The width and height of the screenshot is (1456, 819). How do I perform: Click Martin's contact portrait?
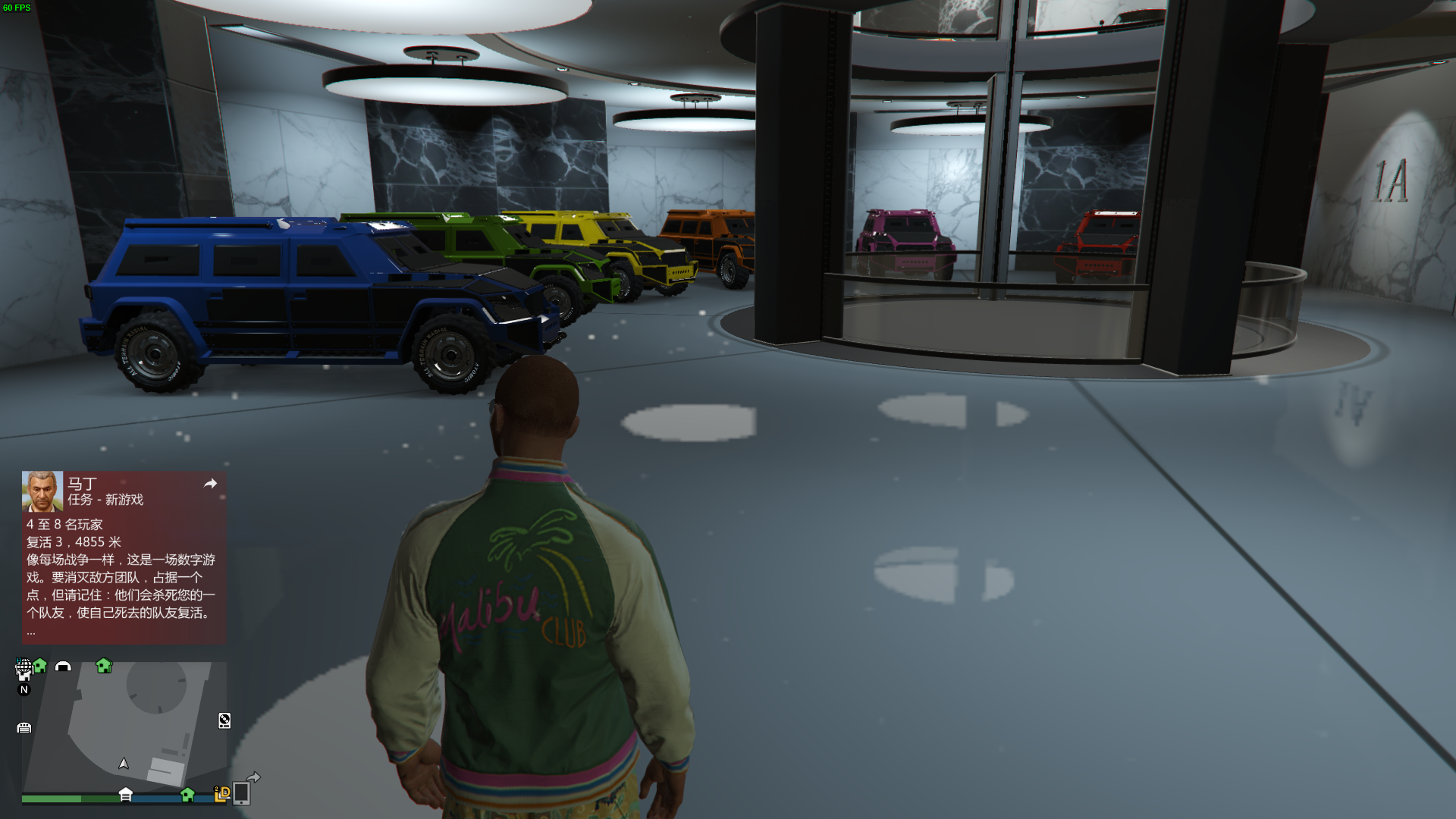click(x=42, y=491)
